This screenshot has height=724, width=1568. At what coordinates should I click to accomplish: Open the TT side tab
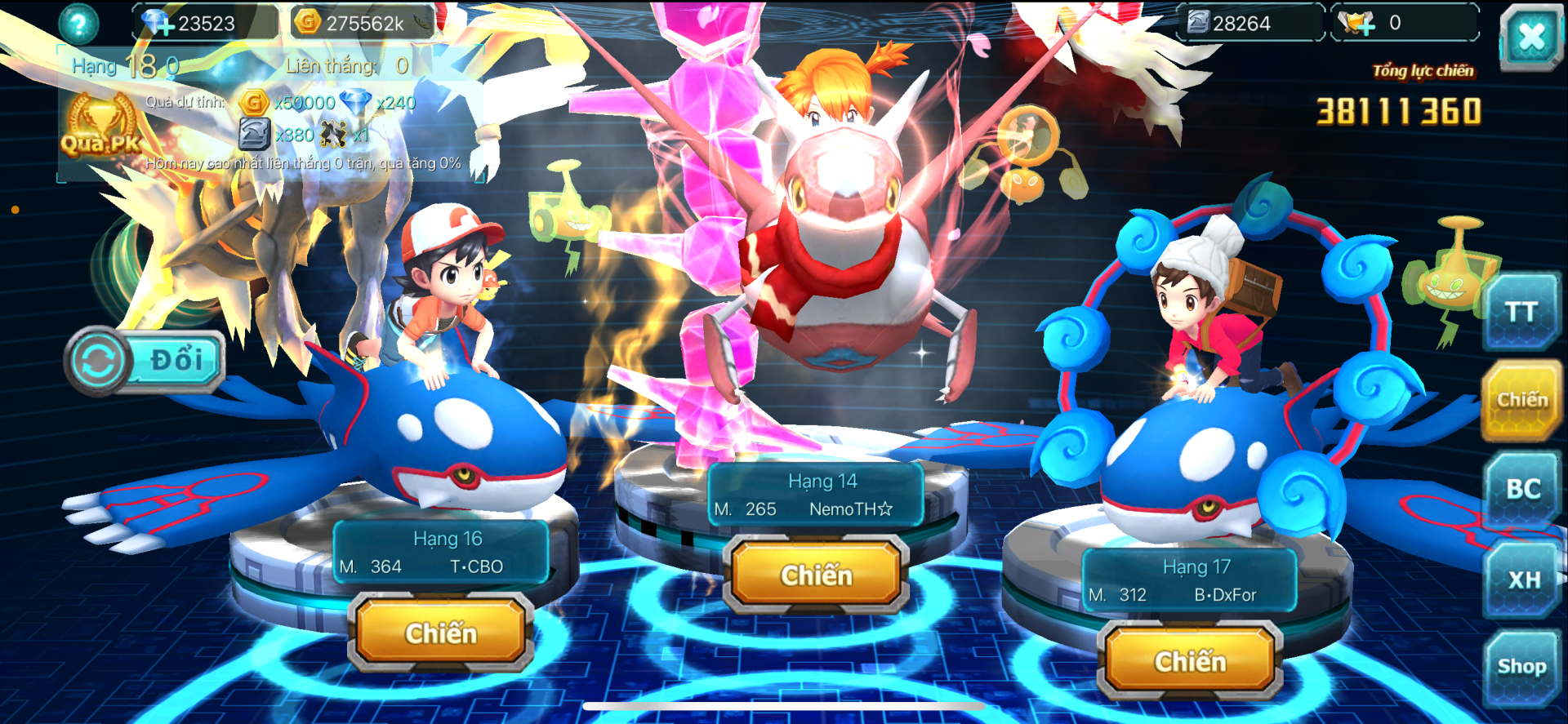click(1521, 313)
